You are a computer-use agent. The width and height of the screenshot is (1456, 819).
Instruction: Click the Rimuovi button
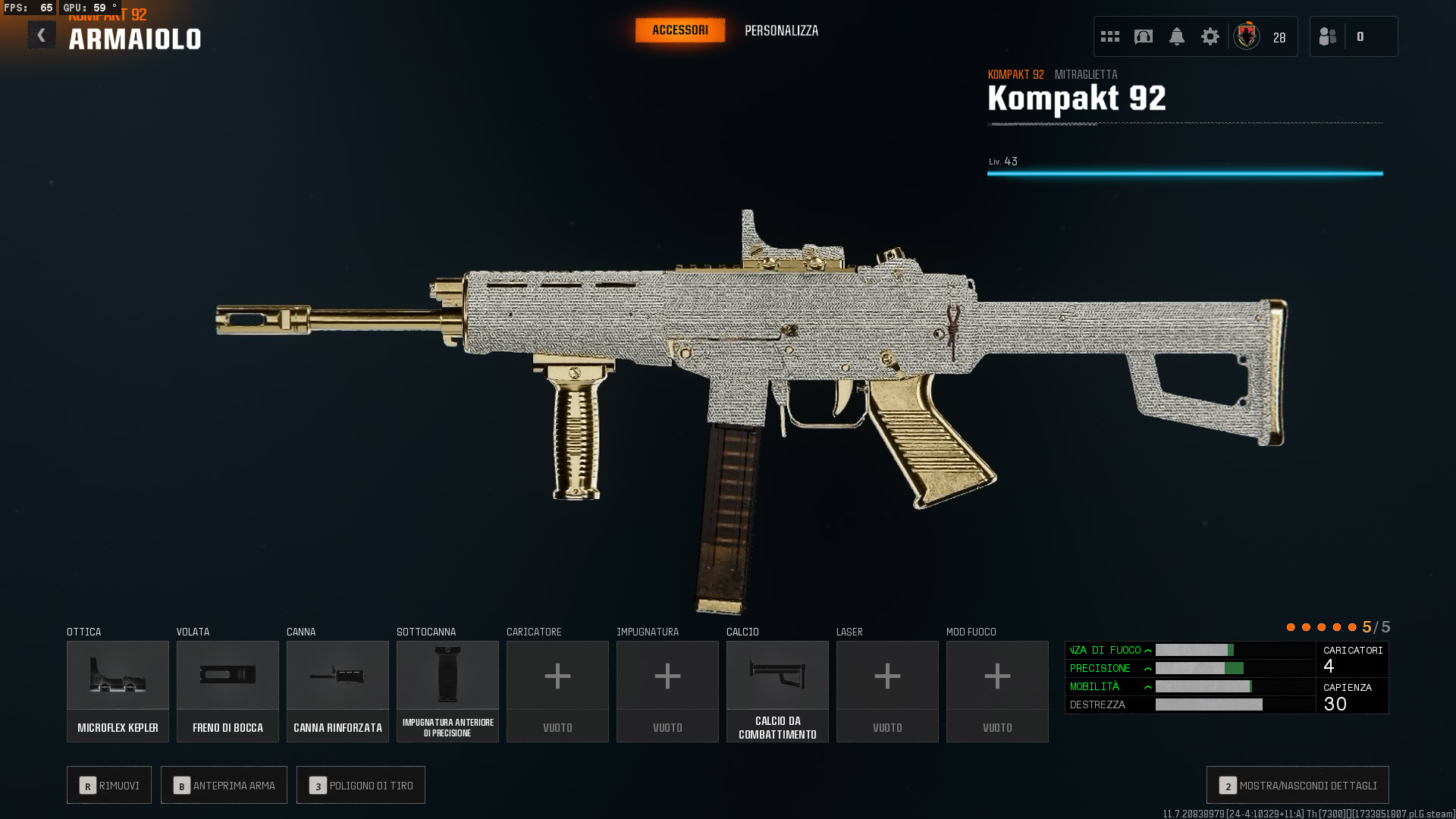109,785
